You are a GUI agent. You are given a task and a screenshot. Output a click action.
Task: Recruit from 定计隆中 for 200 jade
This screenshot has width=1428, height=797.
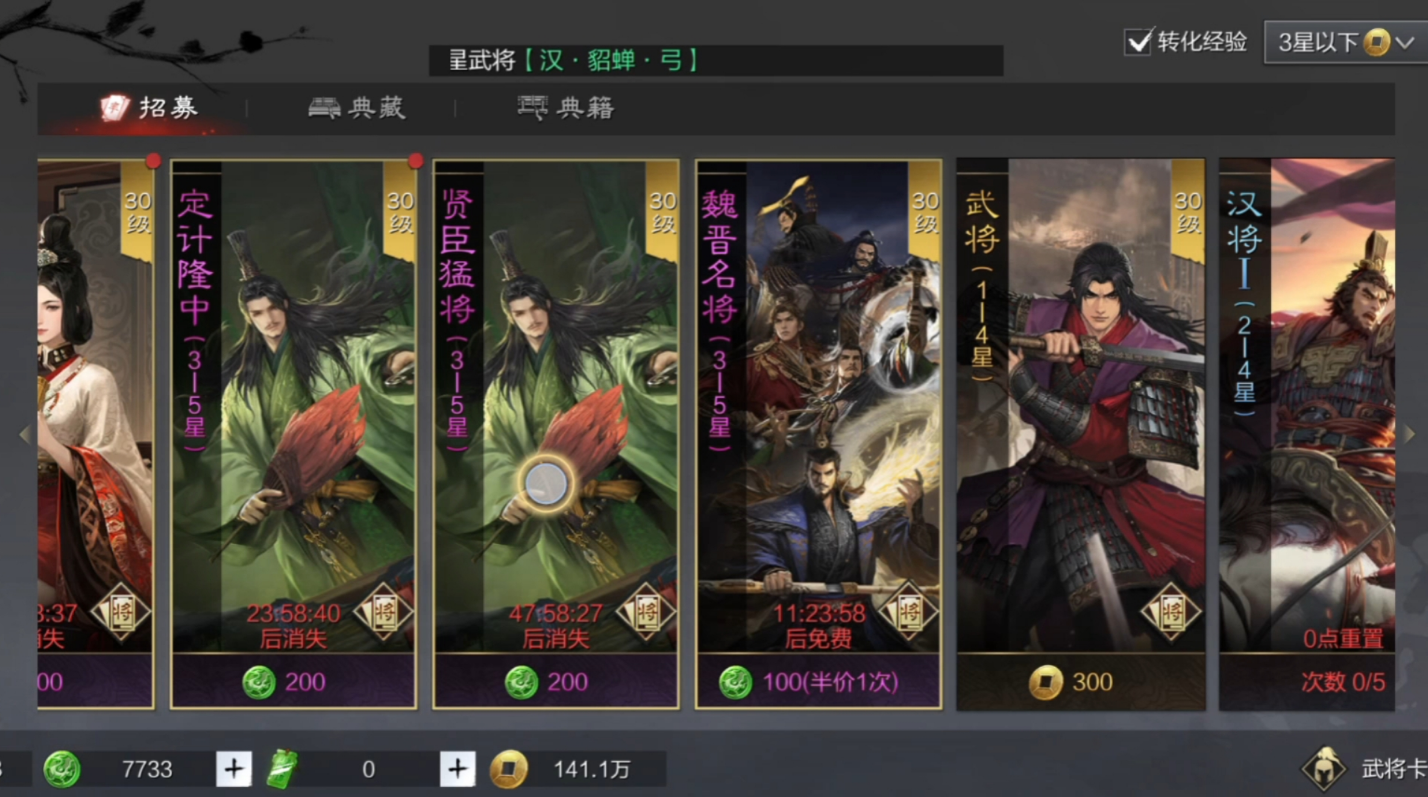(x=293, y=682)
